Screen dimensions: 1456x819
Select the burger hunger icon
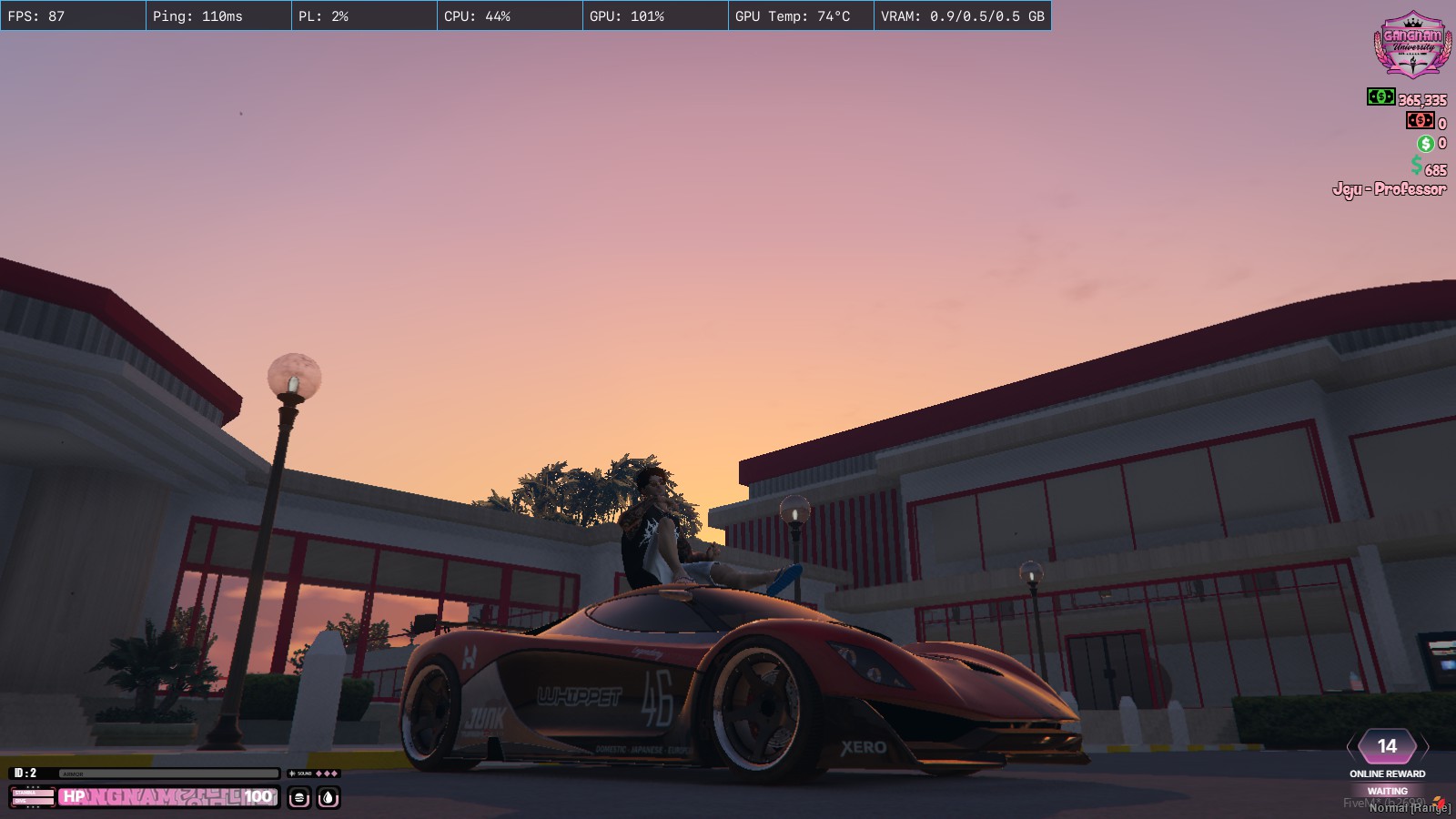point(299,798)
